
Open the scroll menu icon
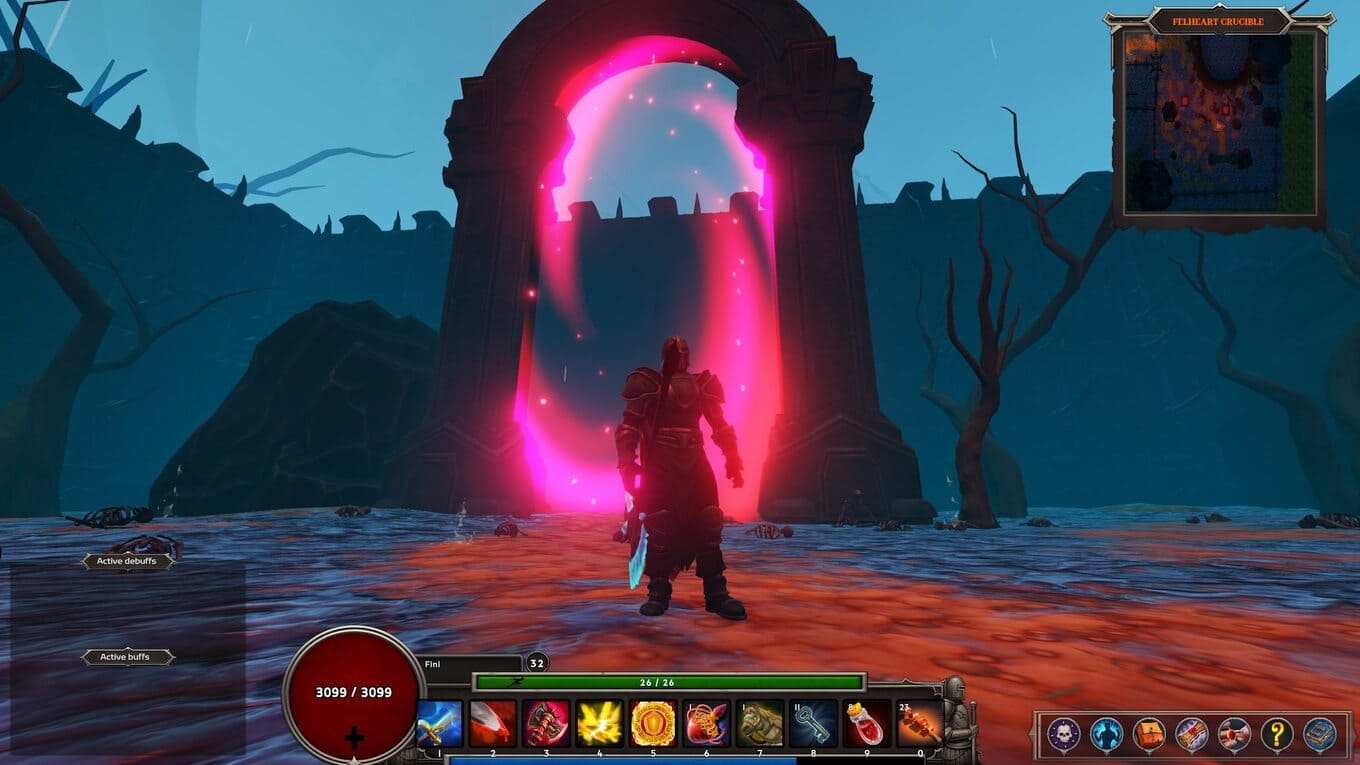coord(1192,735)
